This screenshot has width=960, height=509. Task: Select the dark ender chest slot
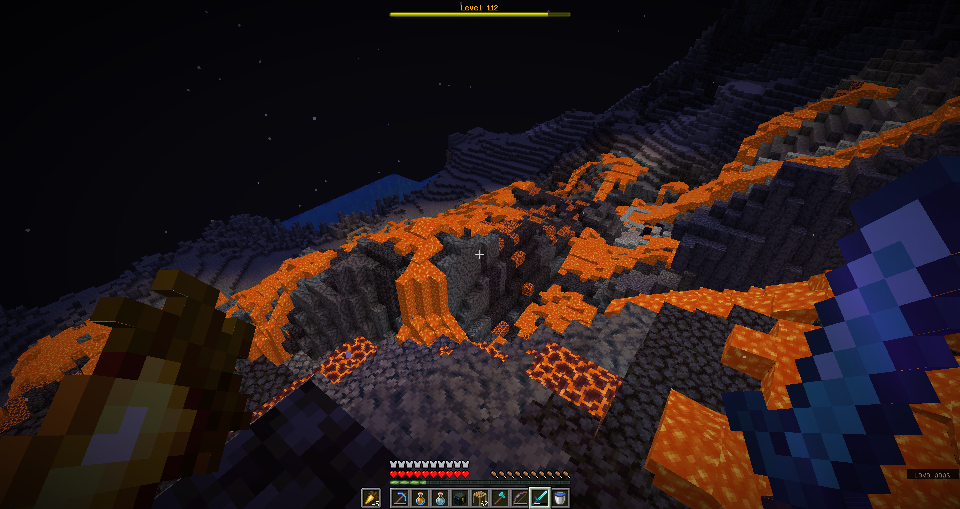tap(460, 497)
